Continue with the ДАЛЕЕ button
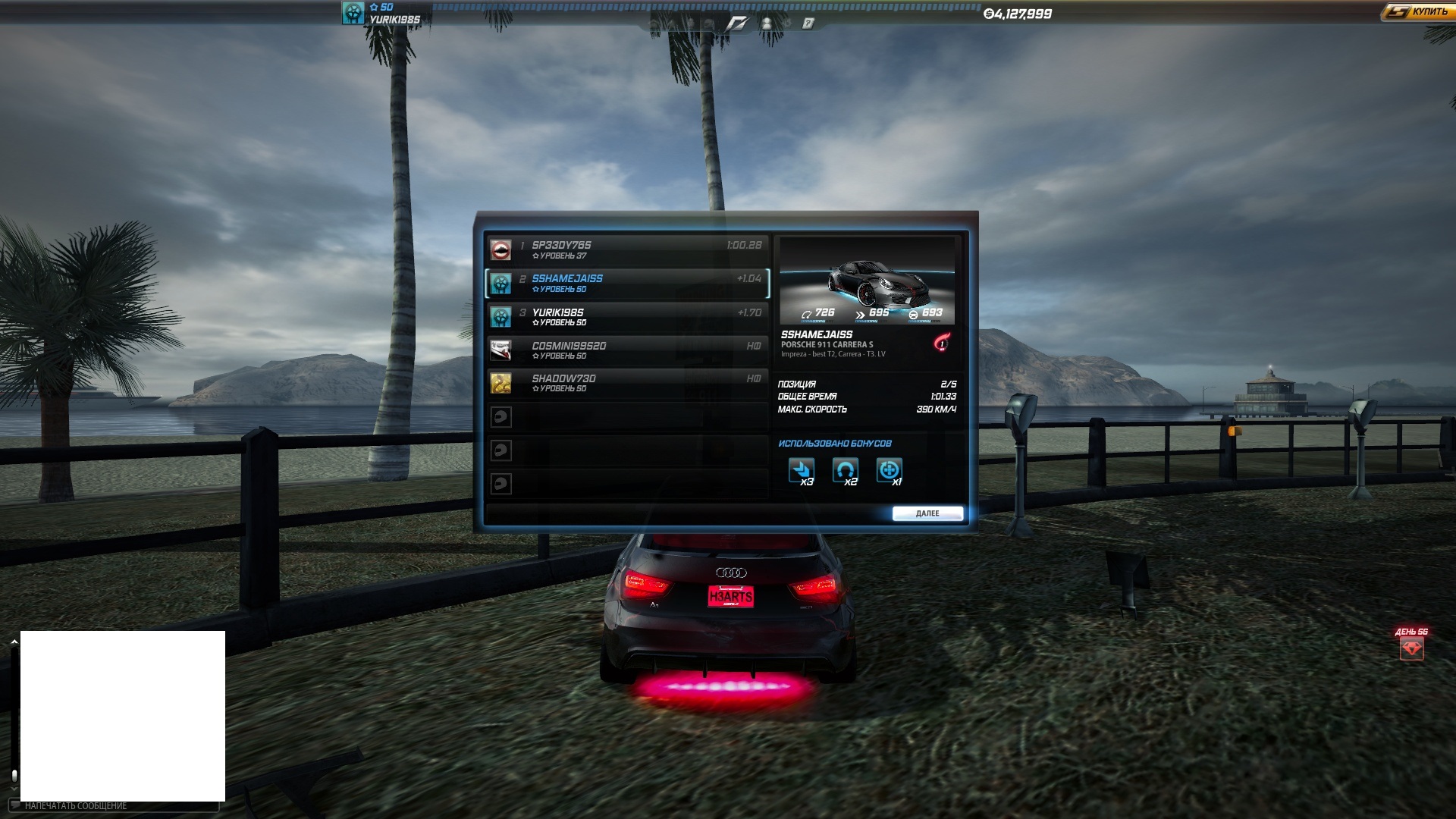 click(927, 513)
